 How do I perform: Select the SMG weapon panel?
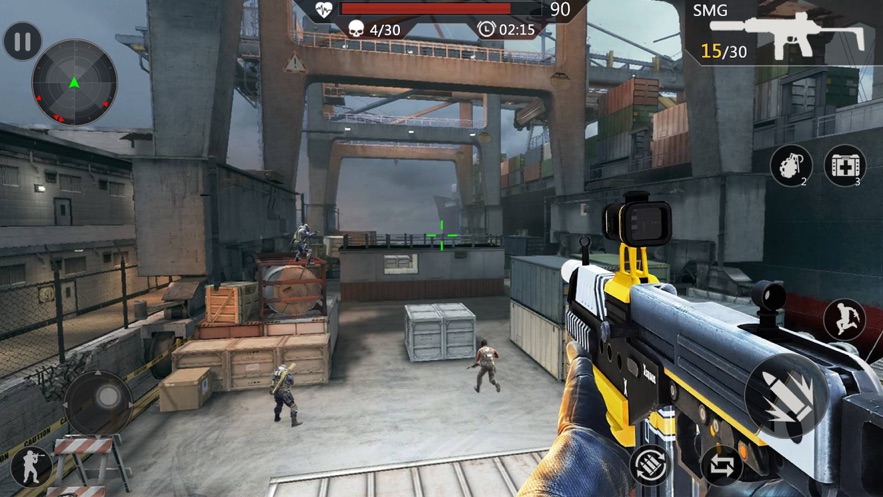click(784, 32)
